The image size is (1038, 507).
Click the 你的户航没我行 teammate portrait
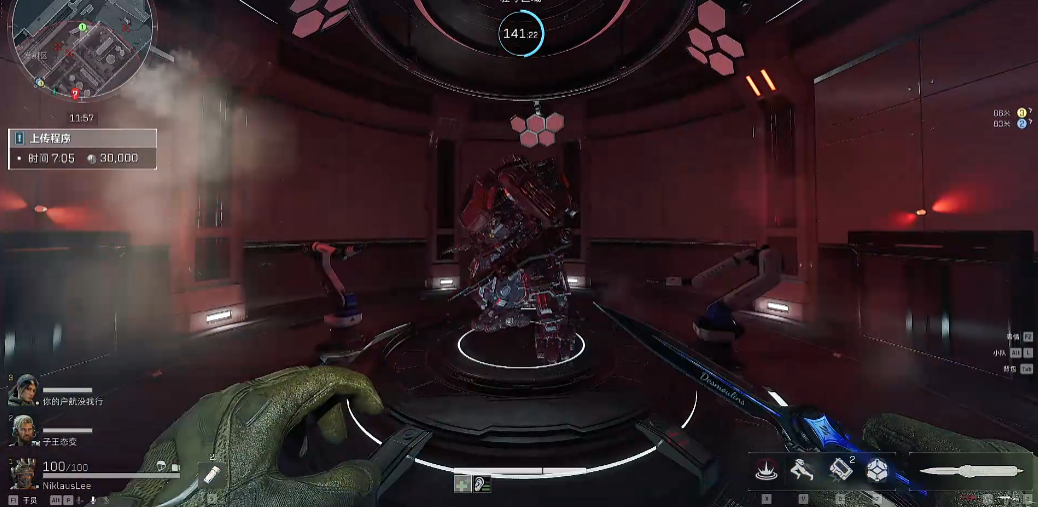(x=23, y=390)
